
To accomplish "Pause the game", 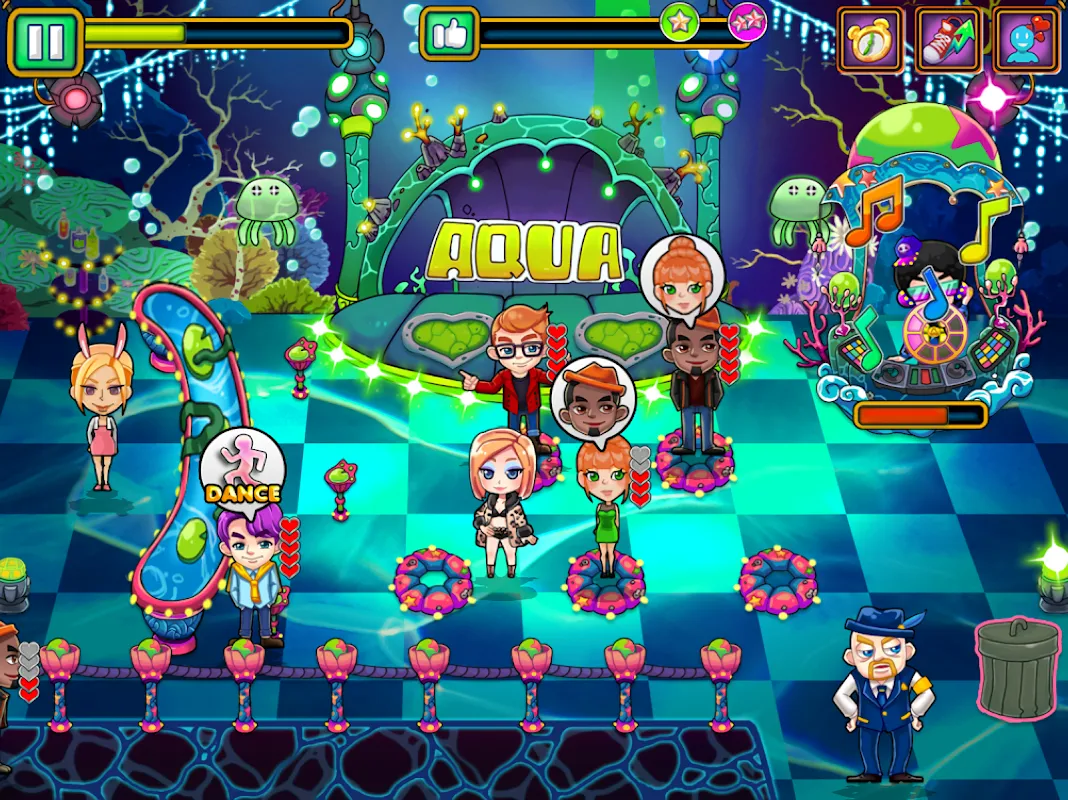I will pos(45,42).
